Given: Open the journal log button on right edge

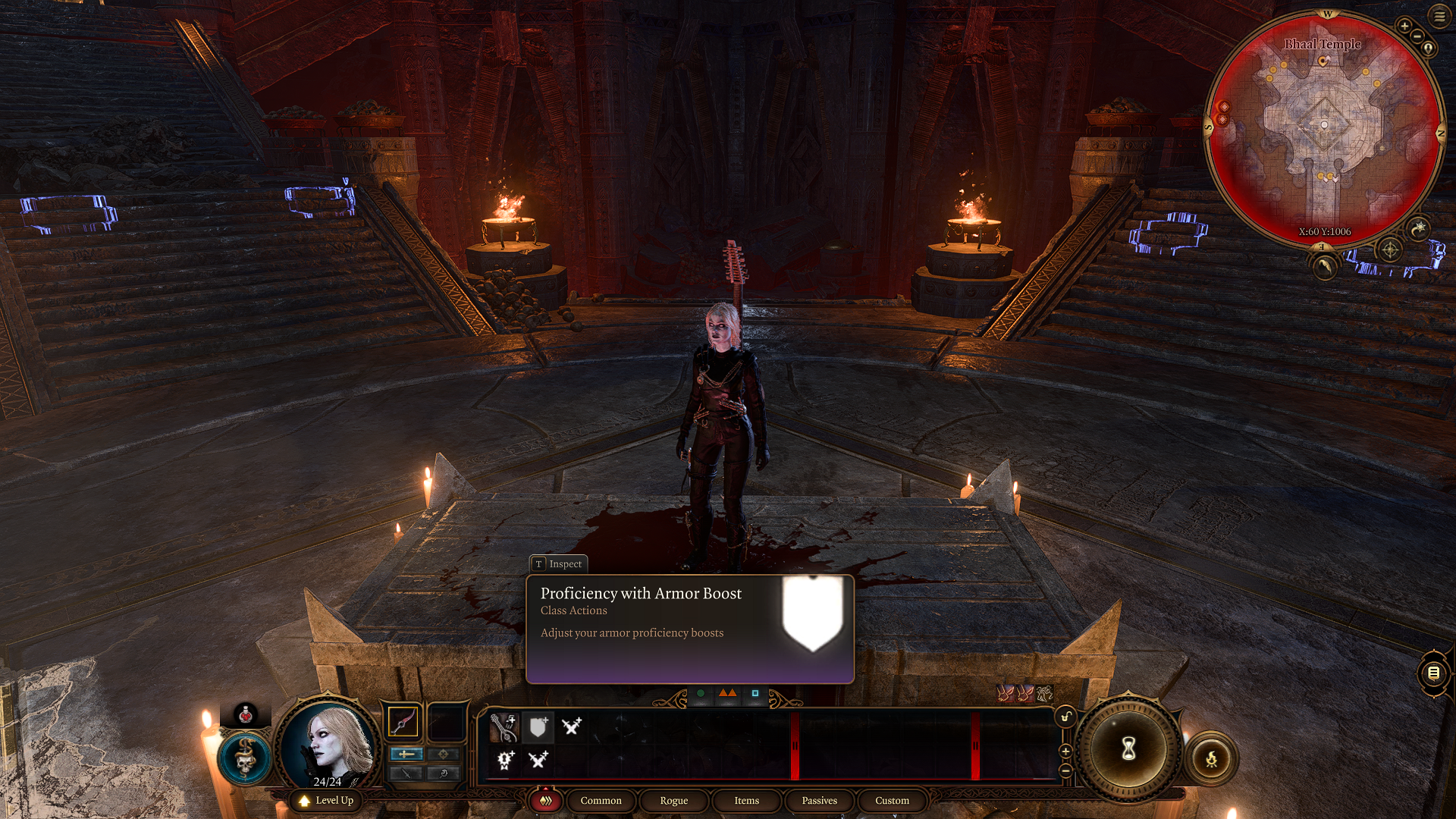Looking at the screenshot, I should 1433,673.
